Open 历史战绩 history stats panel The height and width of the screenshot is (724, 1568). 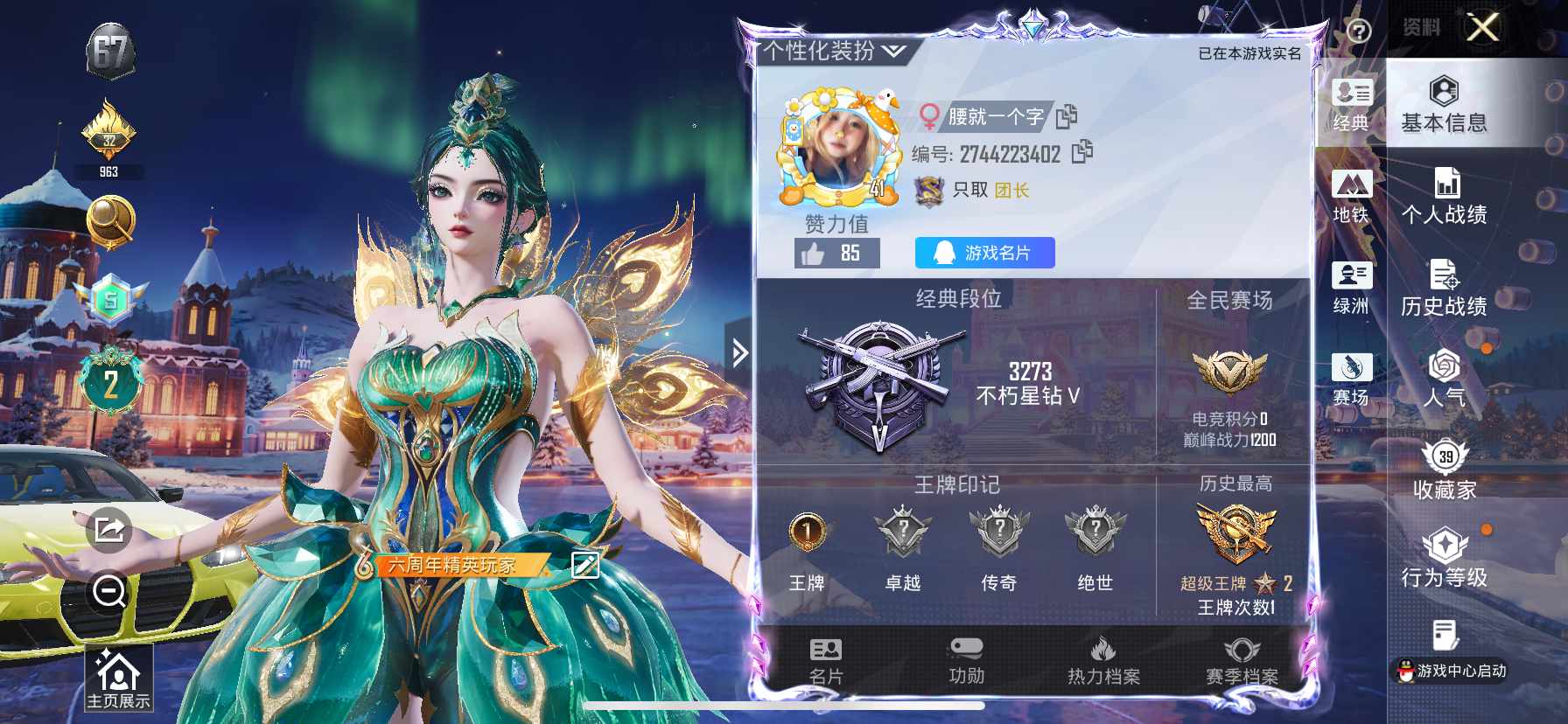(1445, 289)
